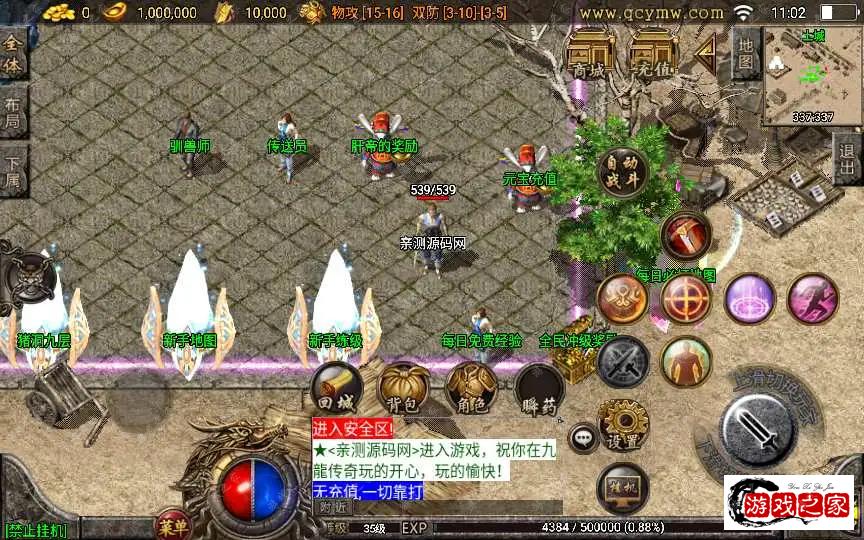Activate the purple magic circle skill
This screenshot has width=864, height=540.
(749, 298)
